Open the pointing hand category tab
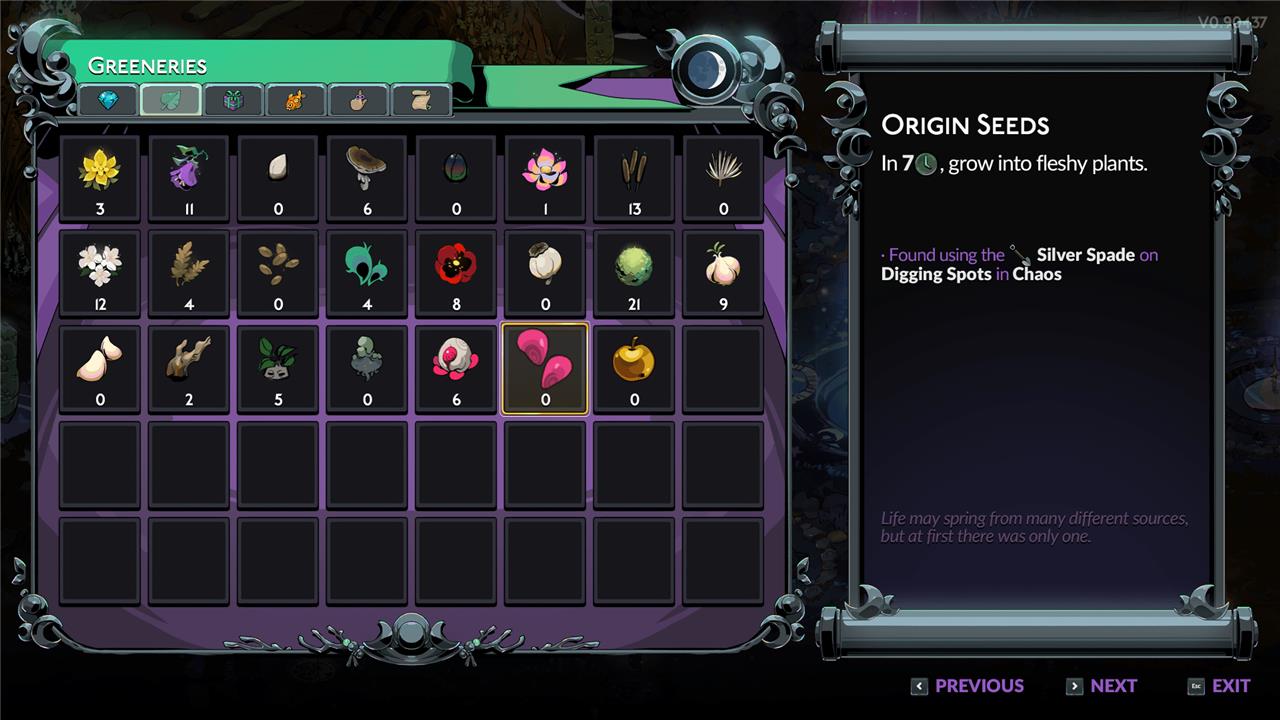 tap(358, 100)
